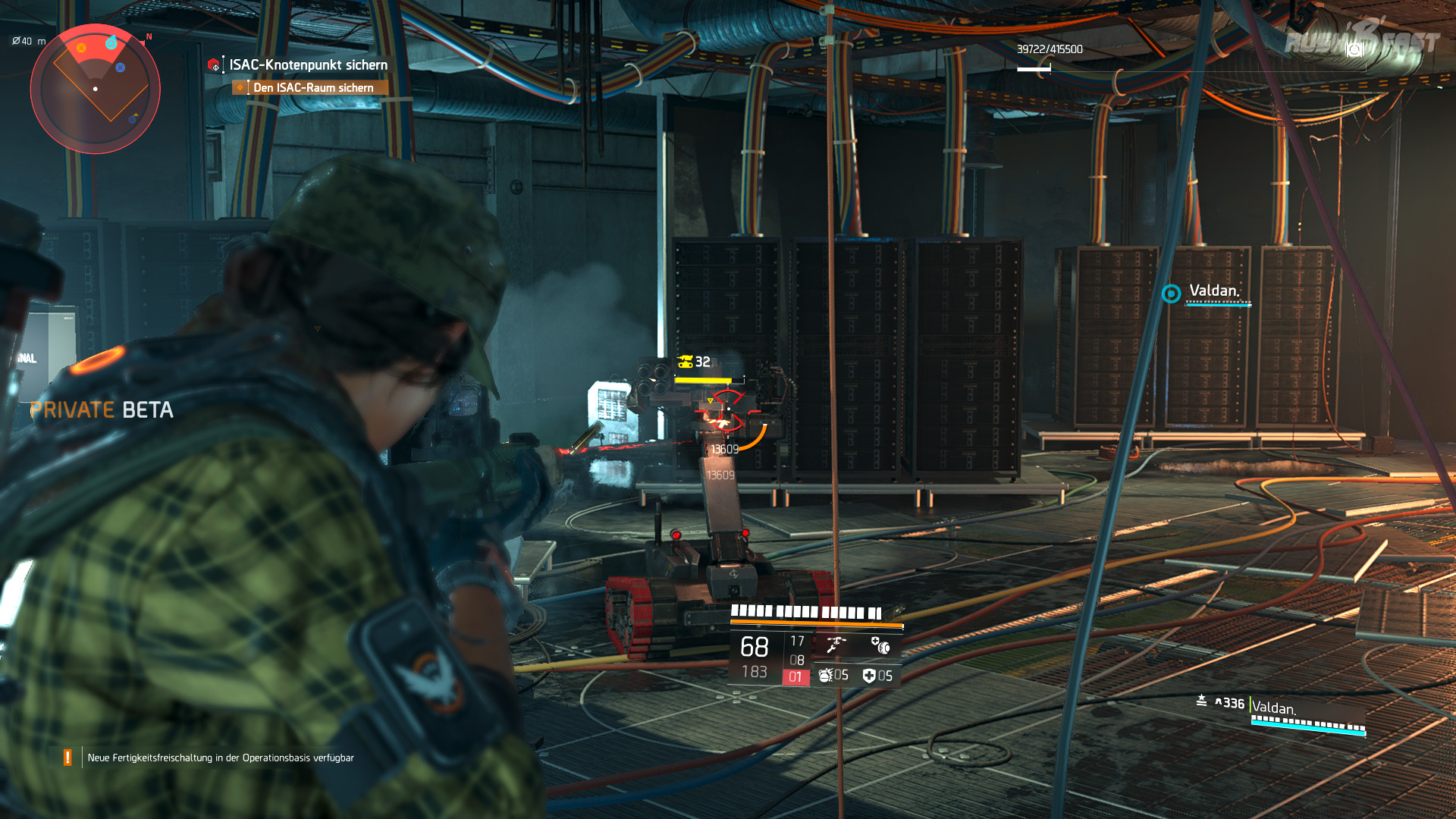Image resolution: width=1456 pixels, height=819 pixels.
Task: Switch to secondary weapon slot showing 08
Action: point(797,659)
